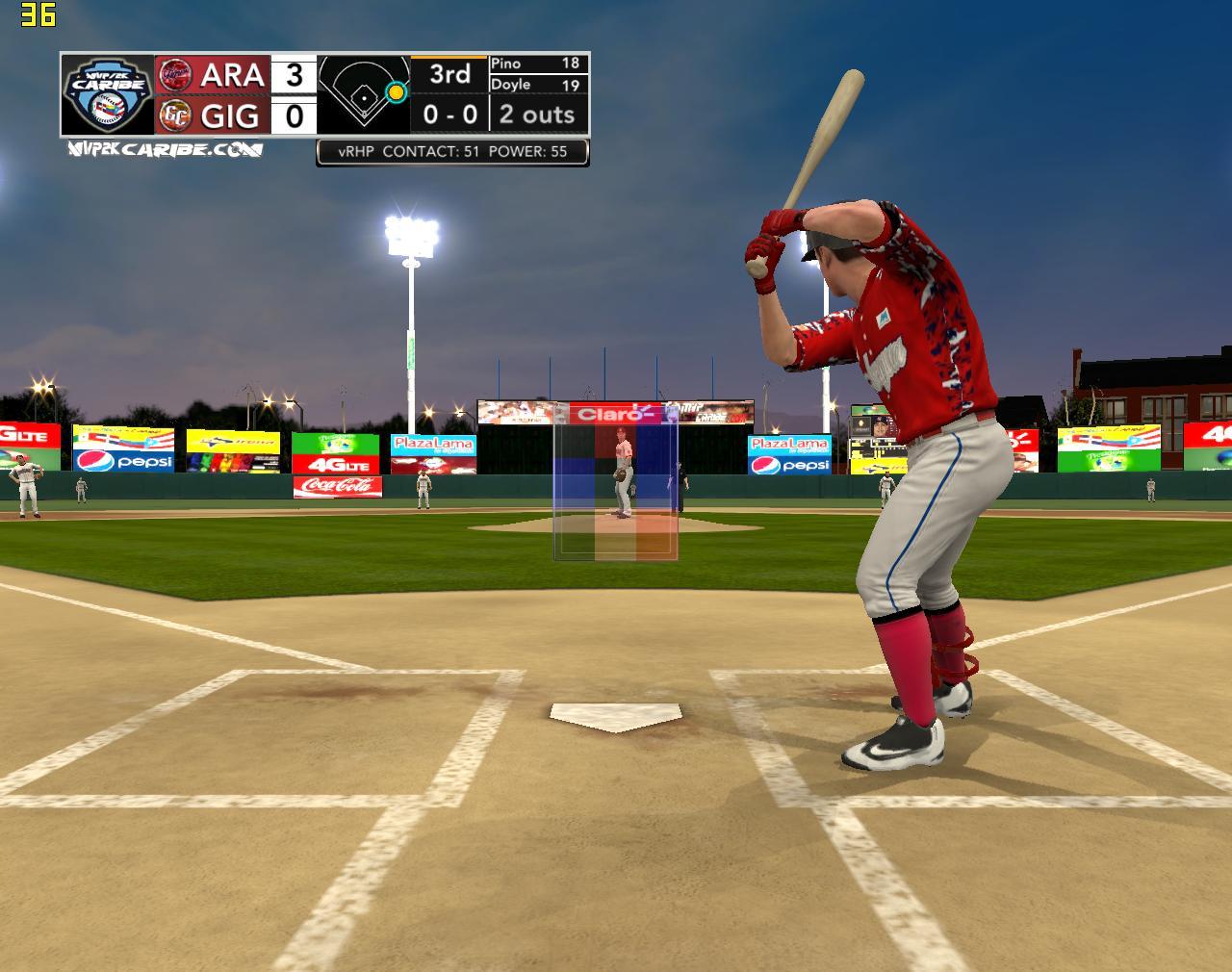
Task: Click the hot and cold strike zone overlay
Action: coord(615,481)
